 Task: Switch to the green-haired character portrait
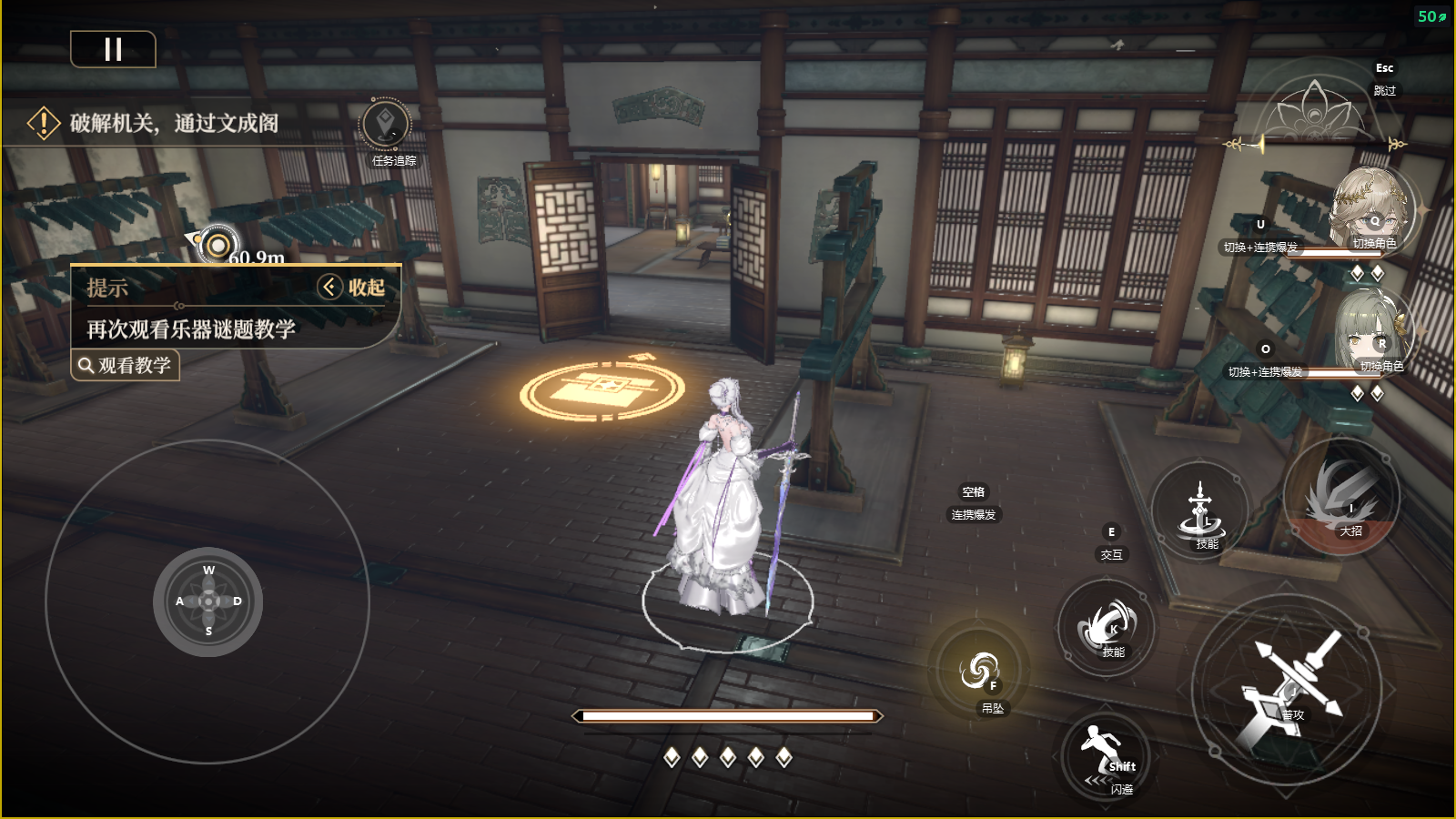[1372, 333]
